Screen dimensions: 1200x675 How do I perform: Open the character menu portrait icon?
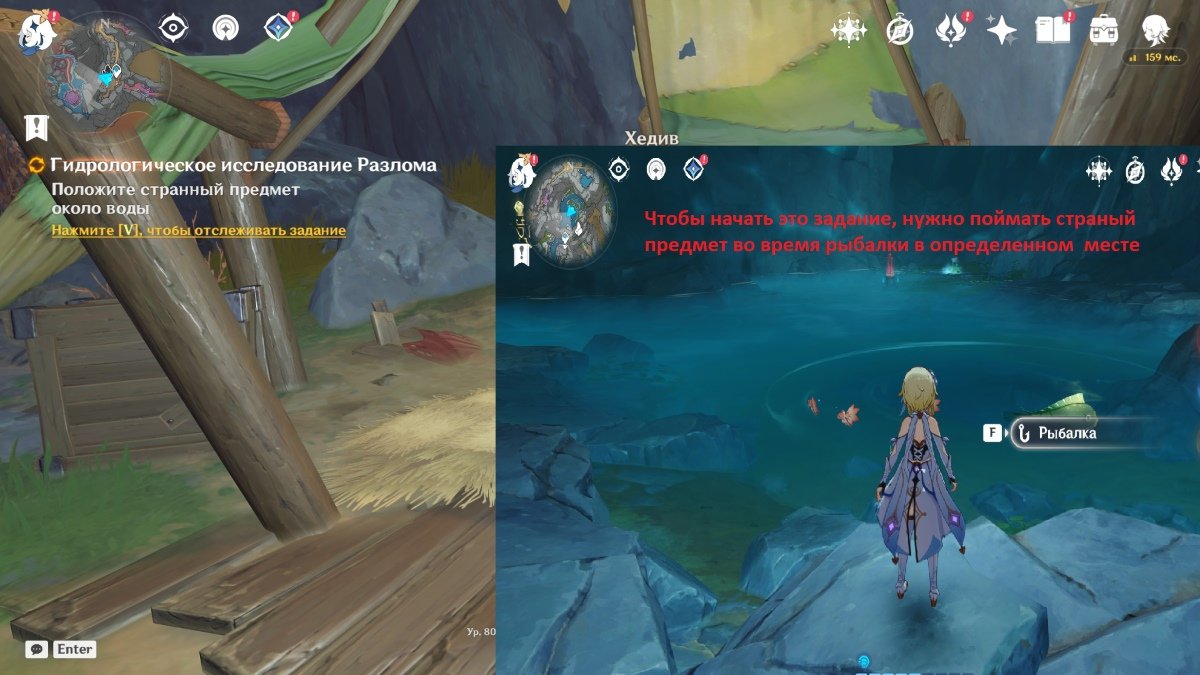pyautogui.click(x=1157, y=31)
